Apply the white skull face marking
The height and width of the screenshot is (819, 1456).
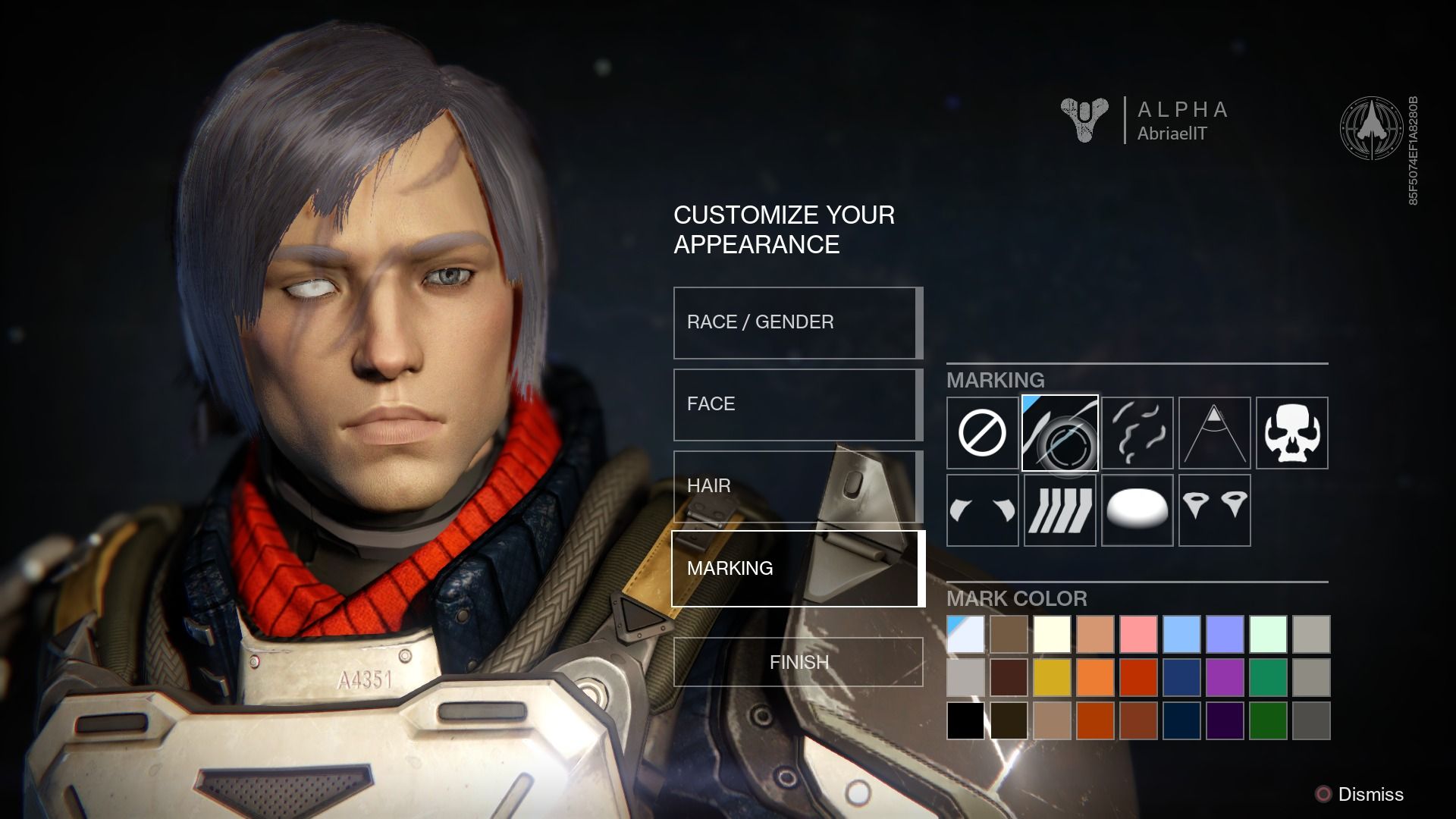[x=1292, y=433]
